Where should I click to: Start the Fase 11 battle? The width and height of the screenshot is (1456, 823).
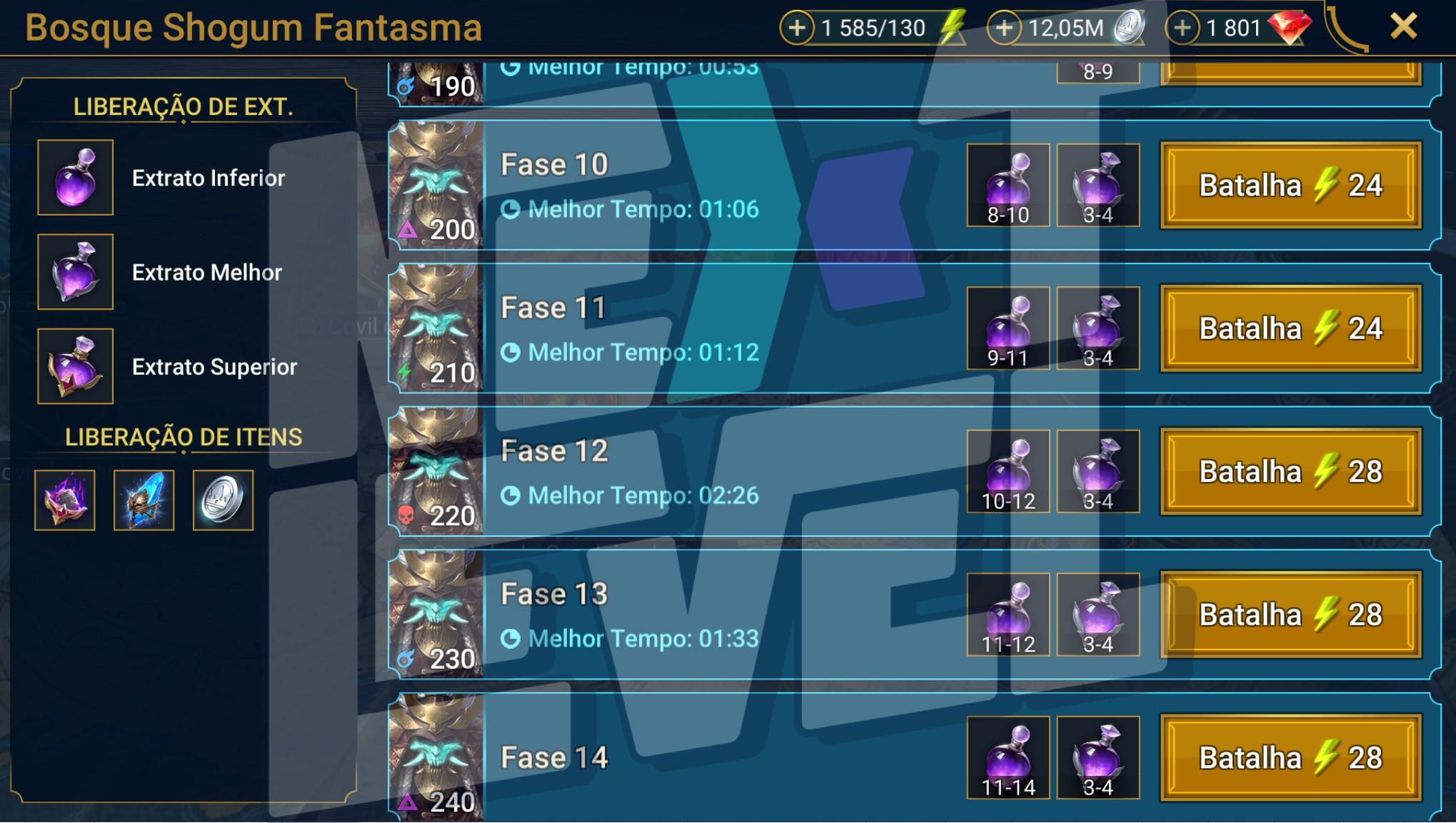click(x=1290, y=328)
